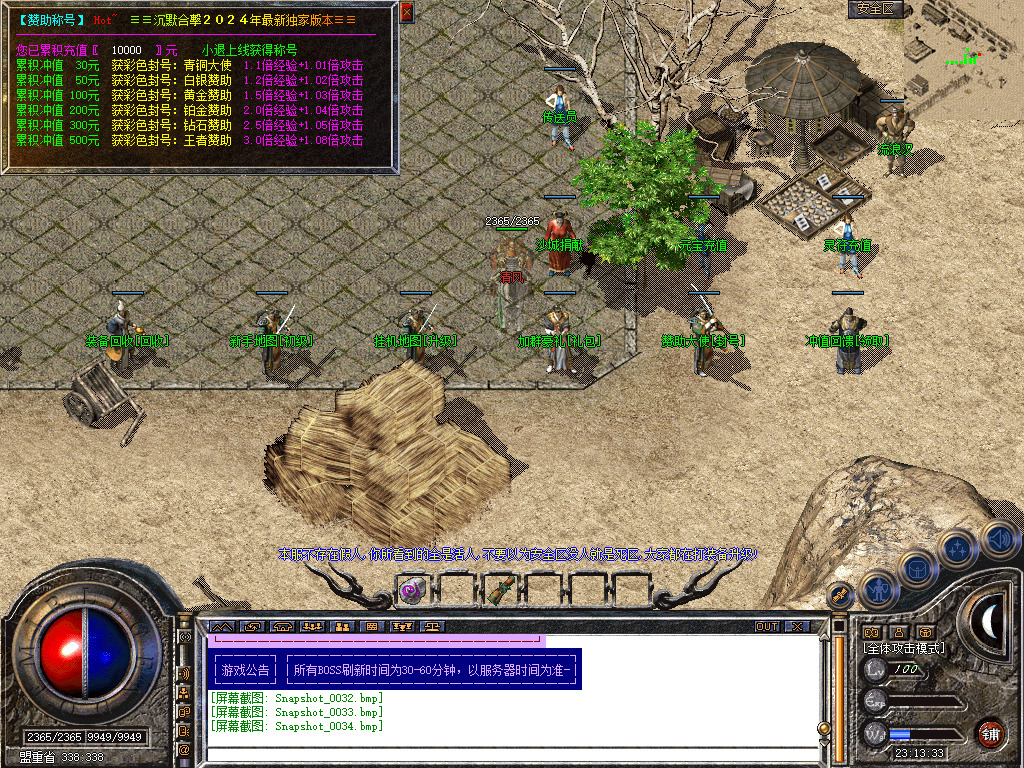1024x768 pixels.
Task: Open the skills button with sparkle icon
Action: coord(957,548)
